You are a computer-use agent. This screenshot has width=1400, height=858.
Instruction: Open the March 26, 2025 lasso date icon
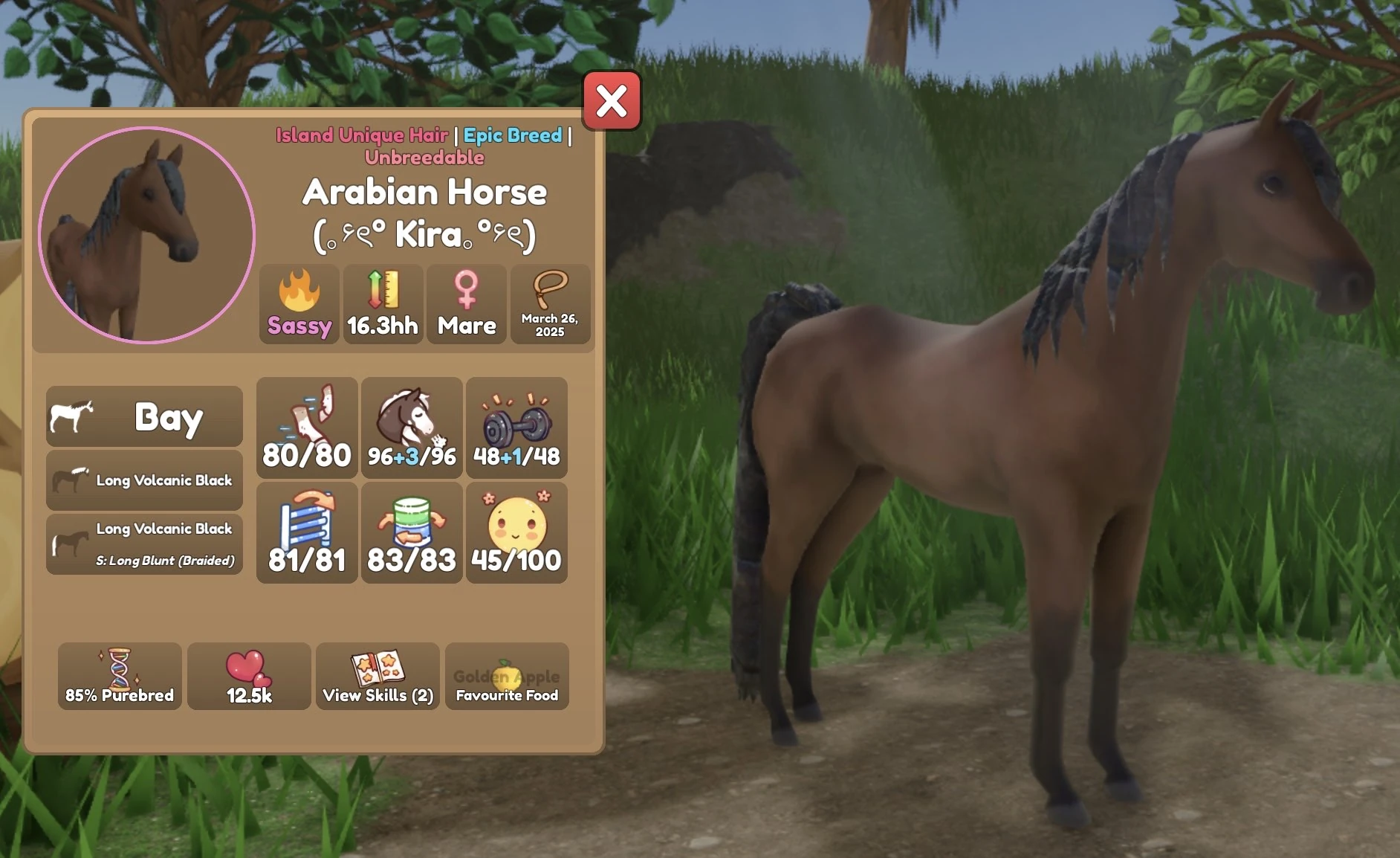point(551,305)
